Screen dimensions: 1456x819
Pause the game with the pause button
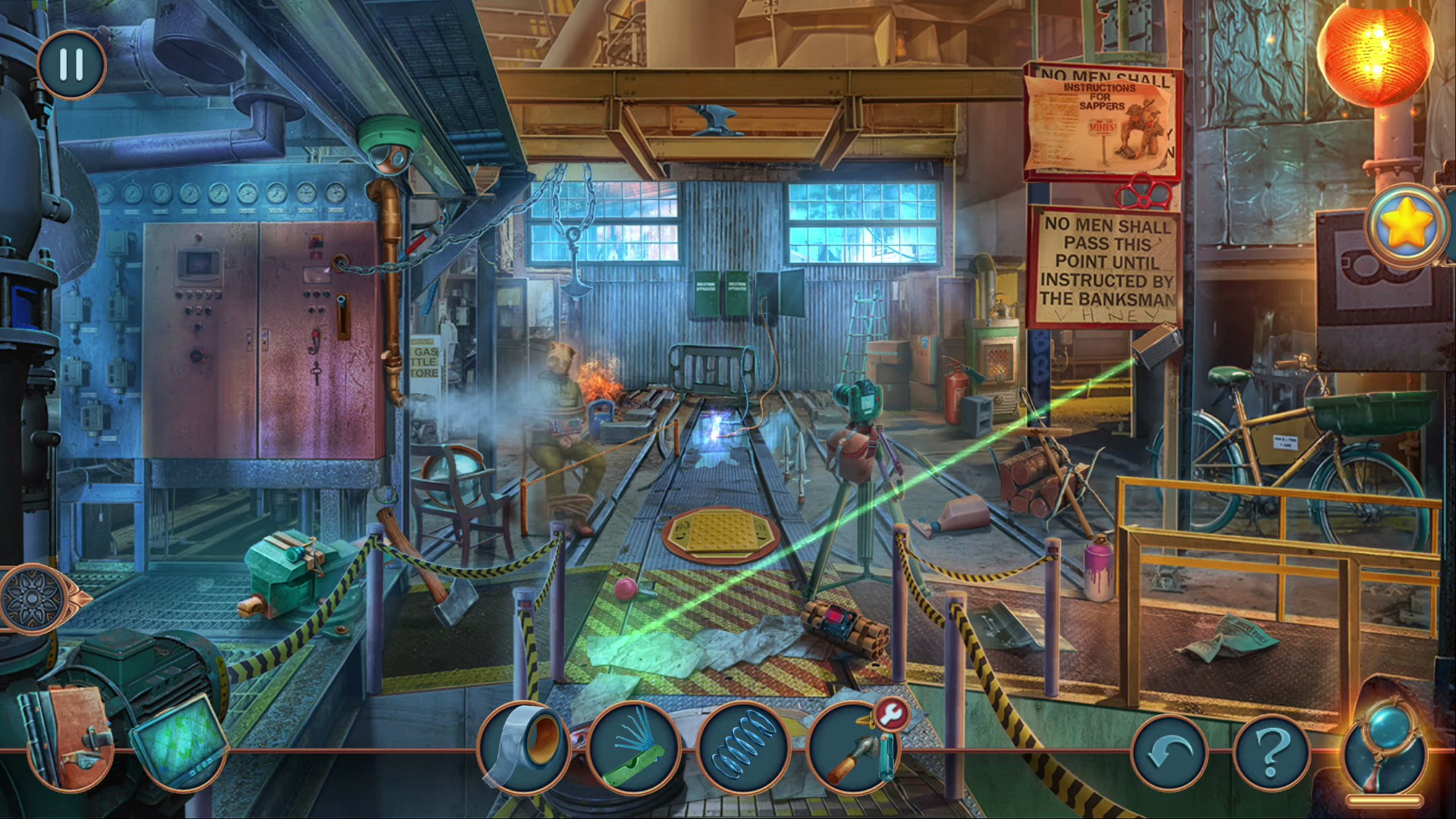click(x=71, y=64)
